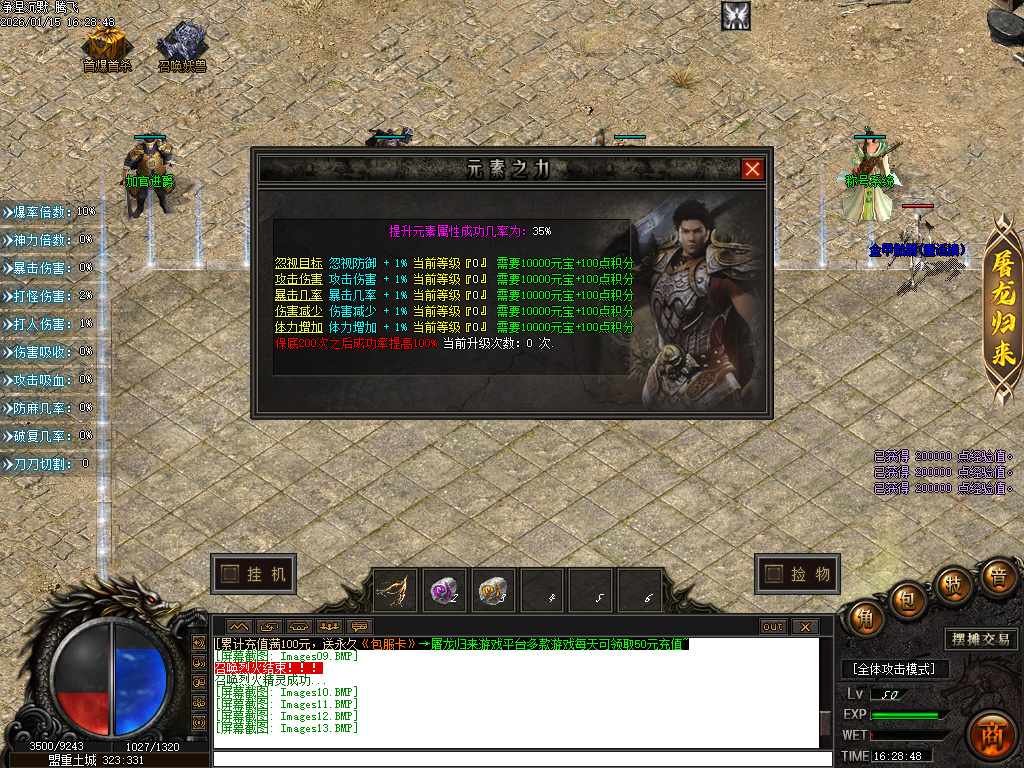This screenshot has height=768, width=1024.
Task: Choose the 伤害减少 upgrade link
Action: (299, 311)
